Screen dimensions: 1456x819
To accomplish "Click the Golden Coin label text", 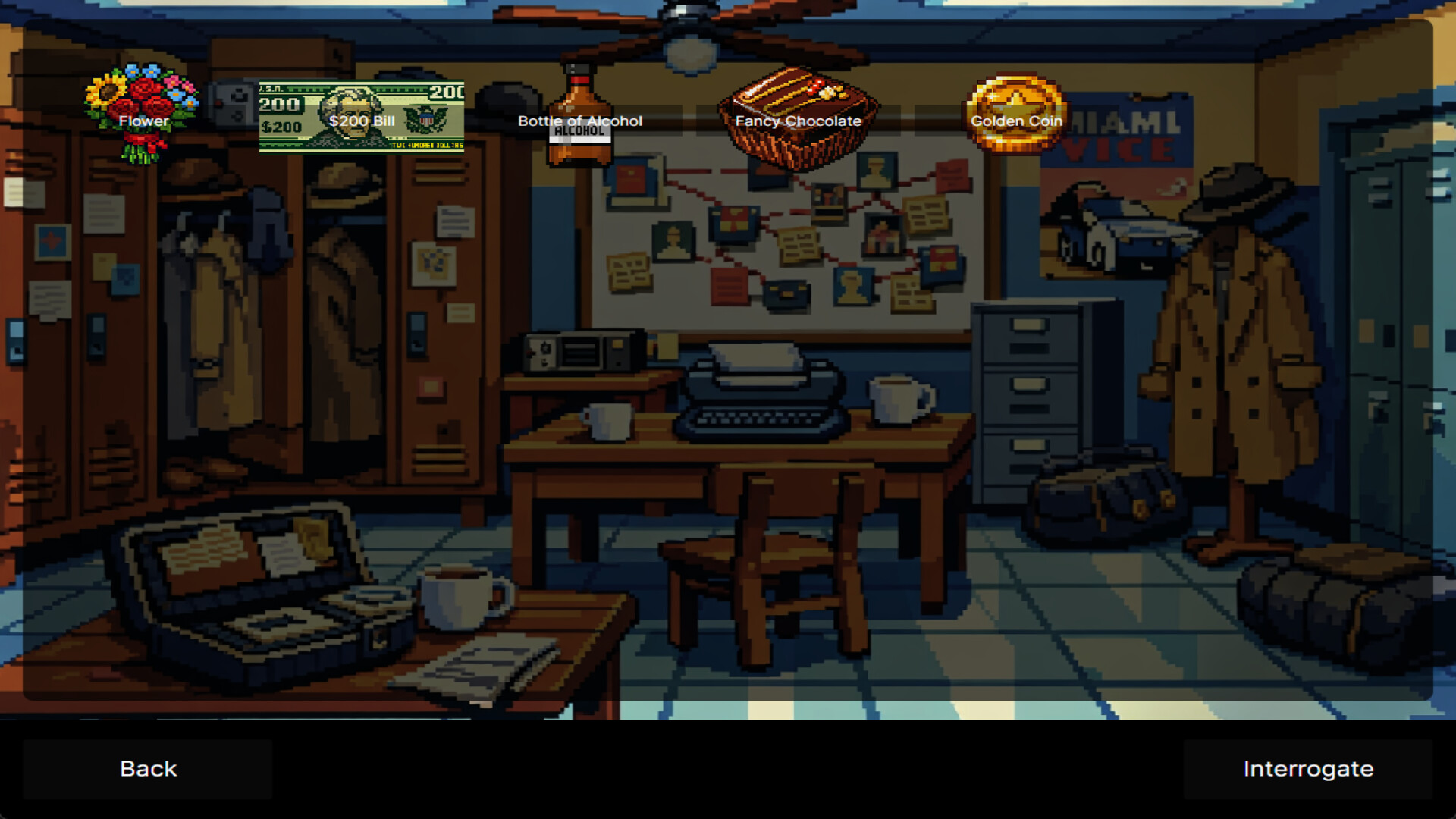I will (x=1018, y=121).
